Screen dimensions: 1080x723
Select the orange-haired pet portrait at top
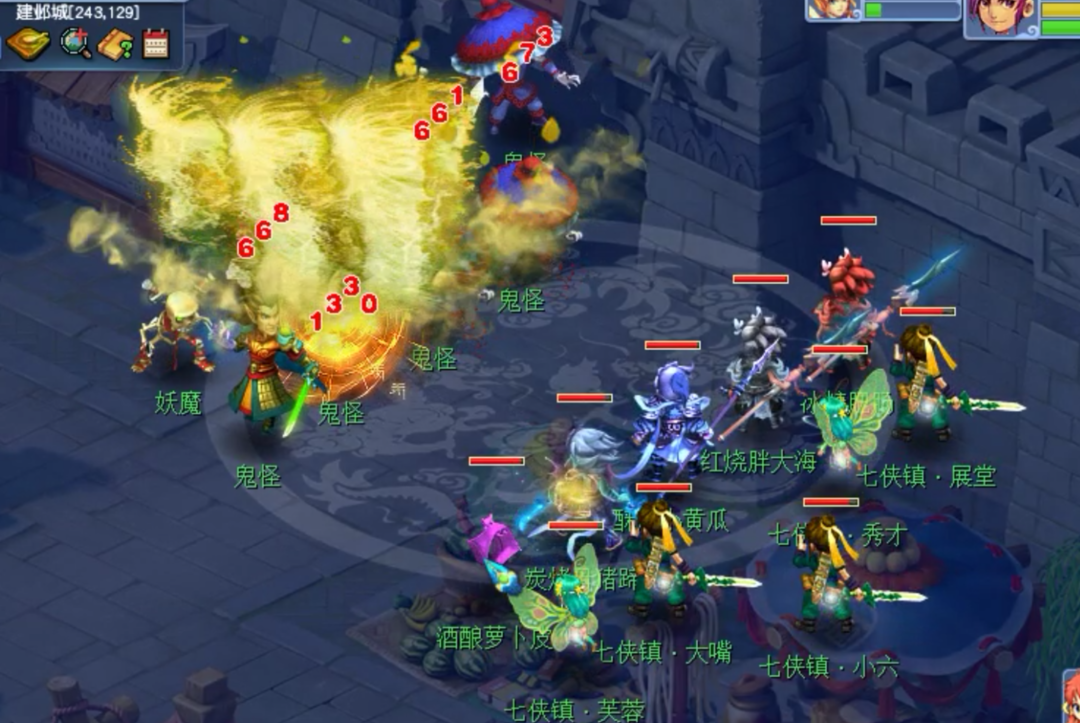pos(834,9)
